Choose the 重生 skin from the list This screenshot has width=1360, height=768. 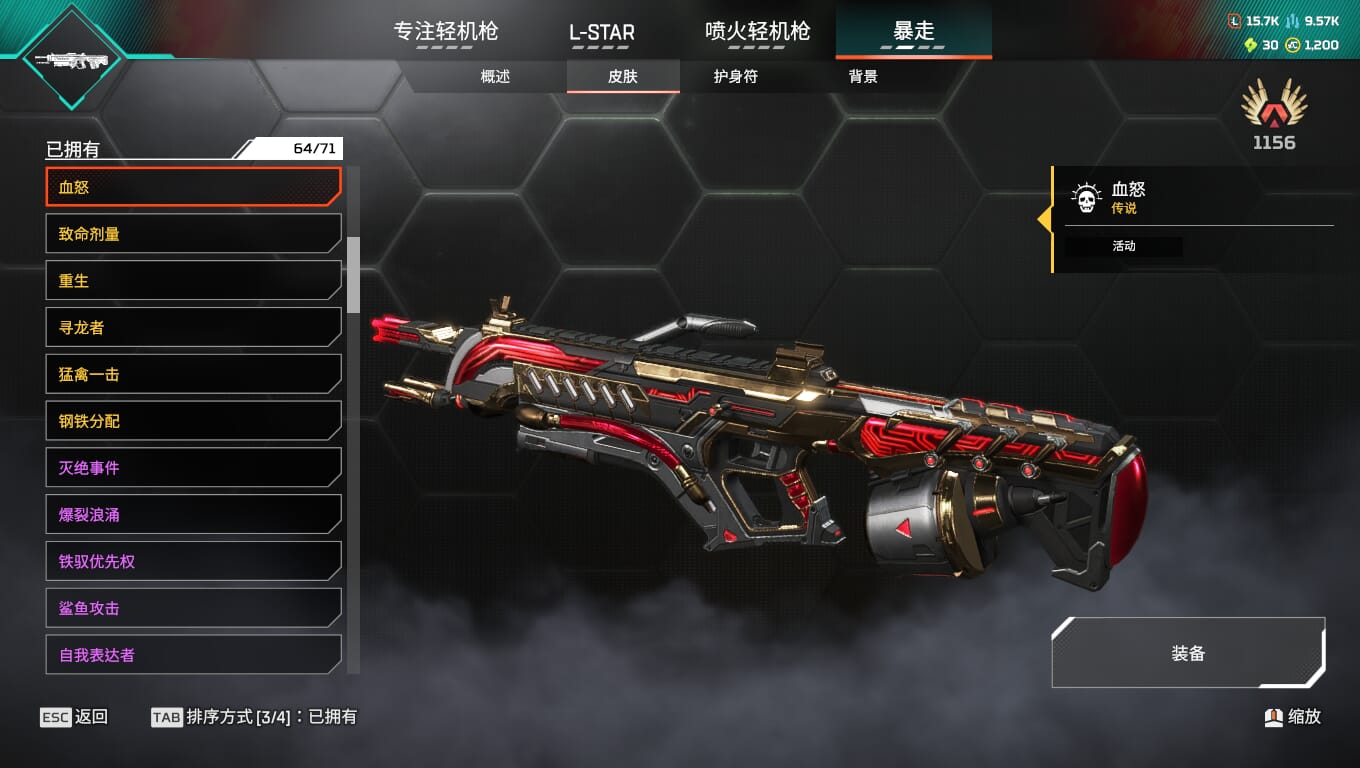pos(193,281)
